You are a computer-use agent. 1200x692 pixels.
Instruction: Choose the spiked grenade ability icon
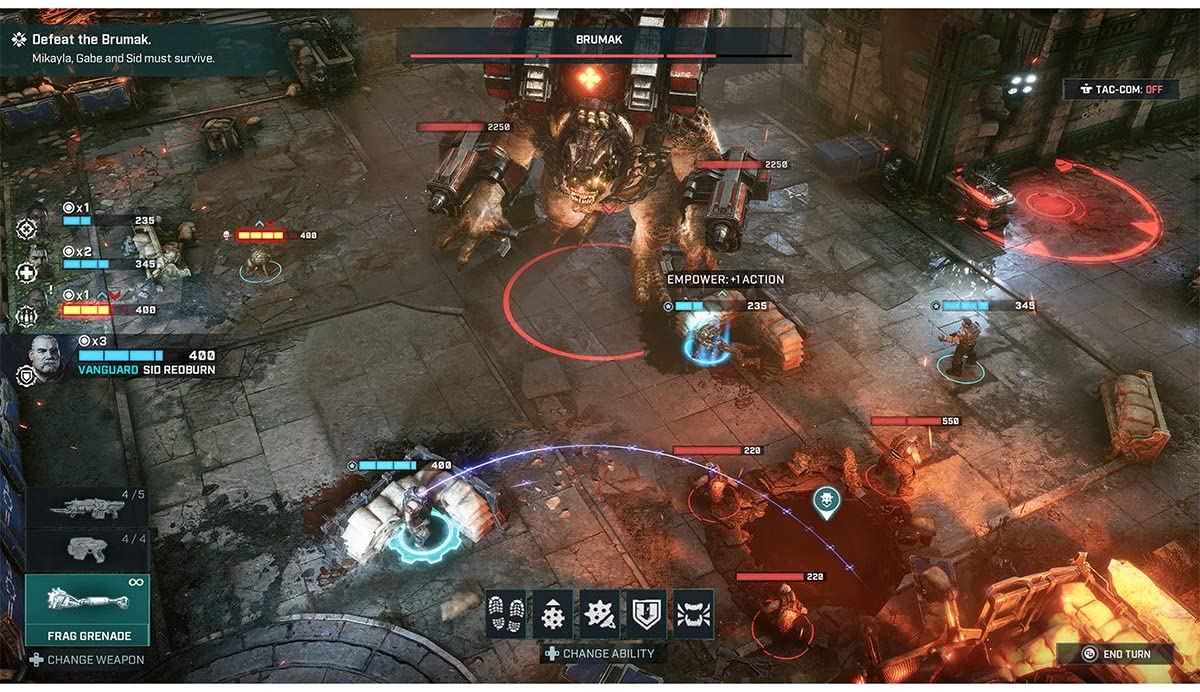click(599, 613)
